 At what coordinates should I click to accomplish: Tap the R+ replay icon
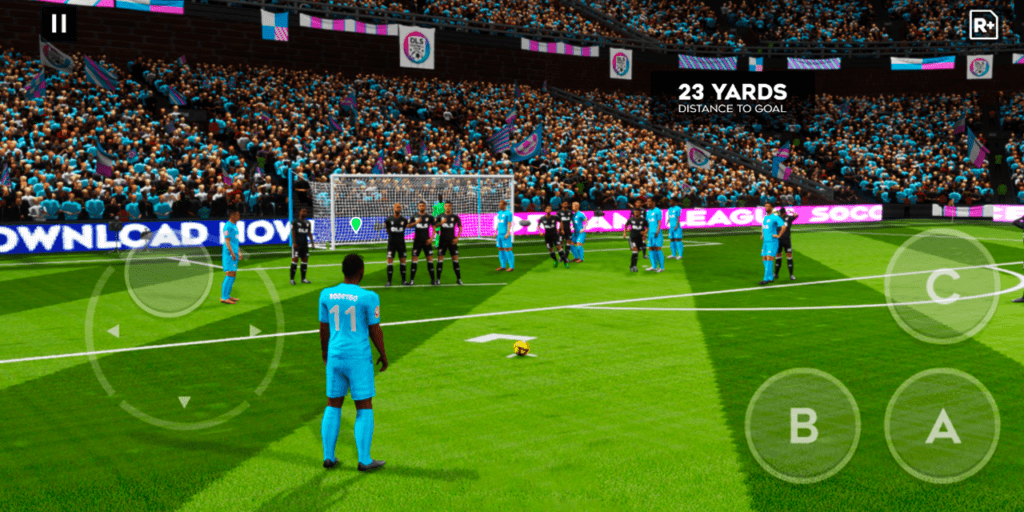click(x=983, y=24)
